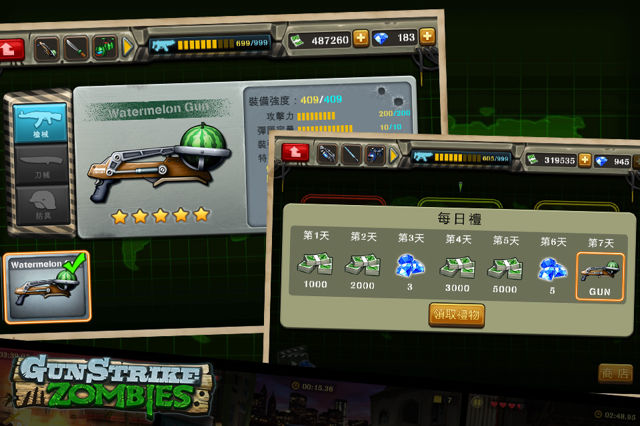Go back using red arrow on Watermelon Gun screen

(13, 46)
